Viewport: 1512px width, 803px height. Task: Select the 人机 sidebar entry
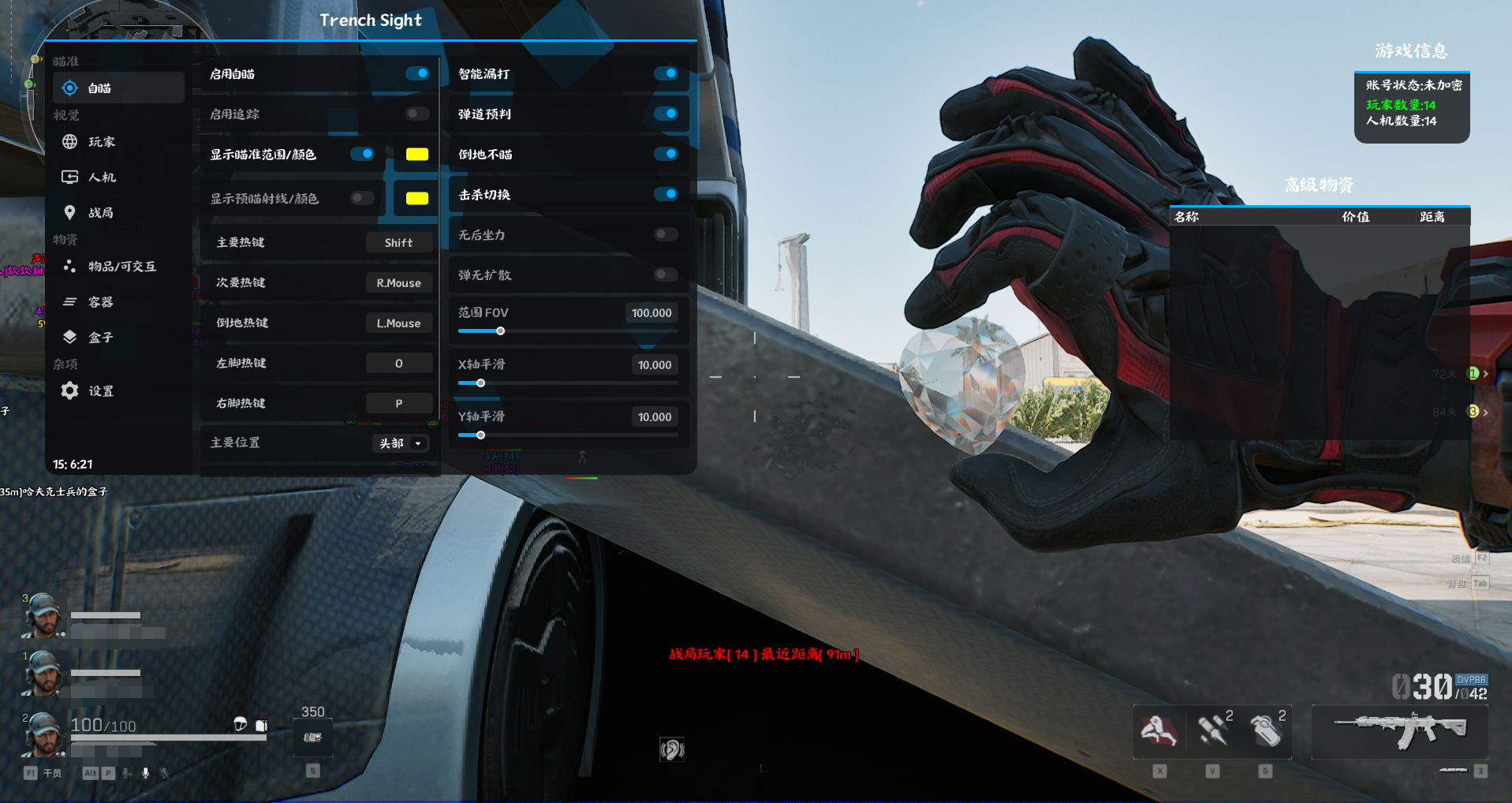(101, 177)
